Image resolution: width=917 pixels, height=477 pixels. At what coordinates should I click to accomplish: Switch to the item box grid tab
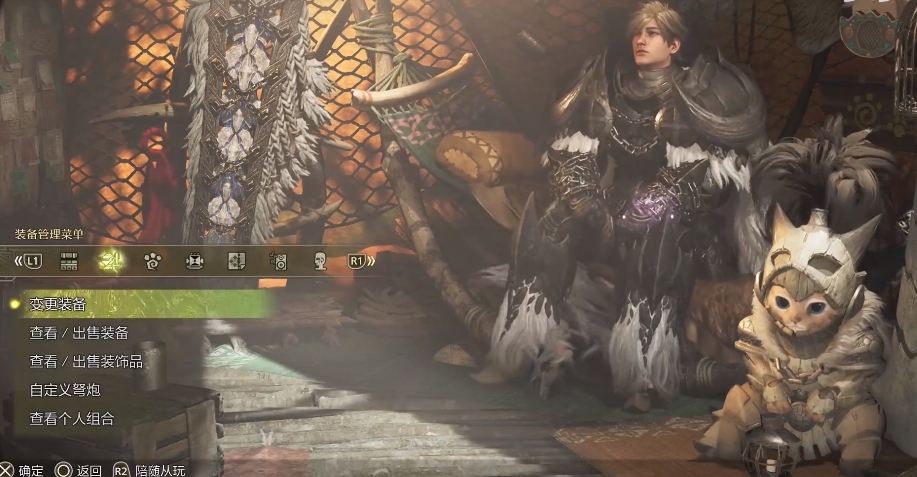coord(70,262)
